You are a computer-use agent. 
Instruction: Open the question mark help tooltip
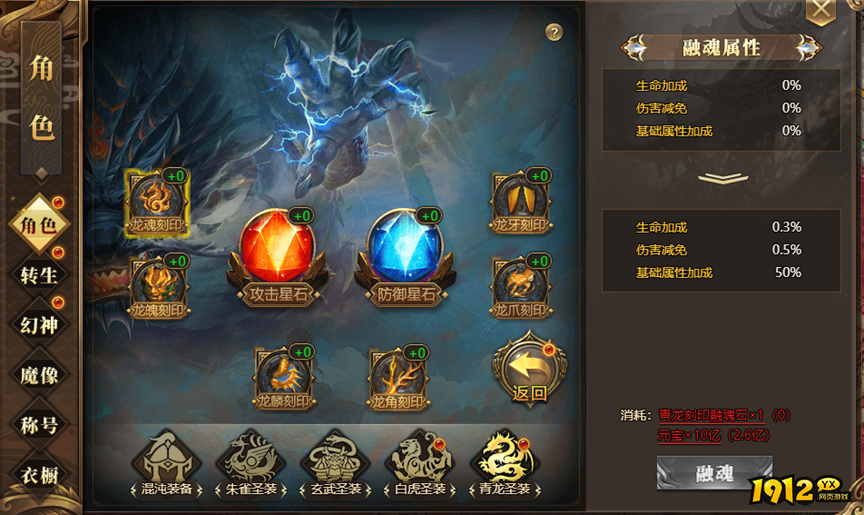coord(554,32)
